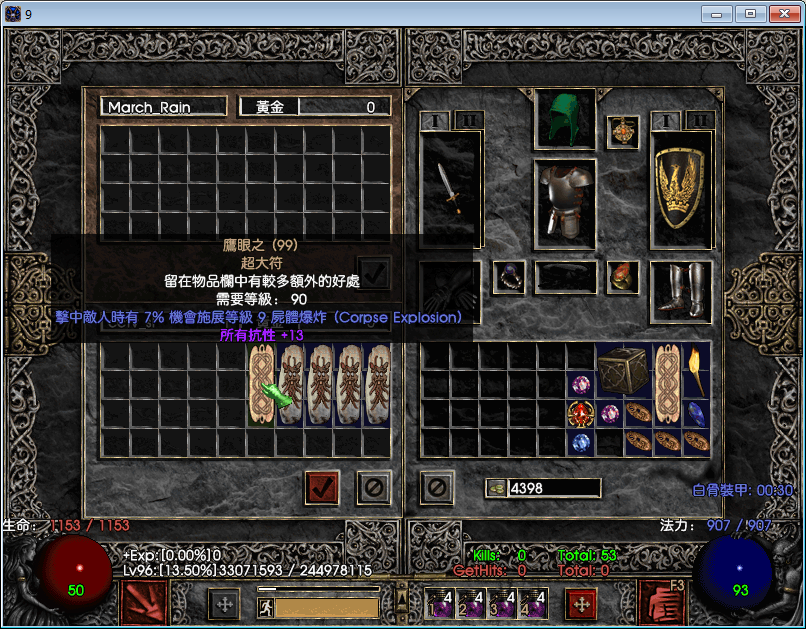The height and width of the screenshot is (629, 806).
Task: Click the Horadric Cube in inventory
Action: click(x=624, y=370)
